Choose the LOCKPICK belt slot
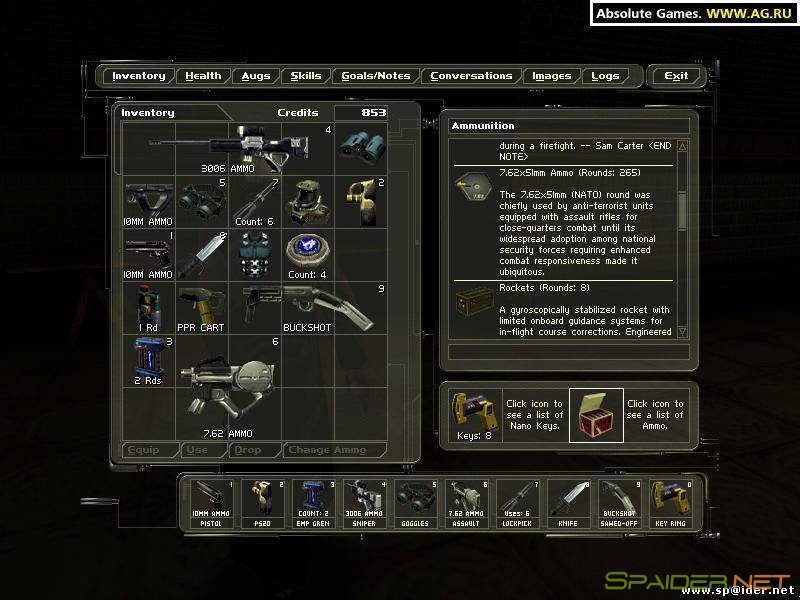The width and height of the screenshot is (800, 600). pyautogui.click(x=518, y=503)
